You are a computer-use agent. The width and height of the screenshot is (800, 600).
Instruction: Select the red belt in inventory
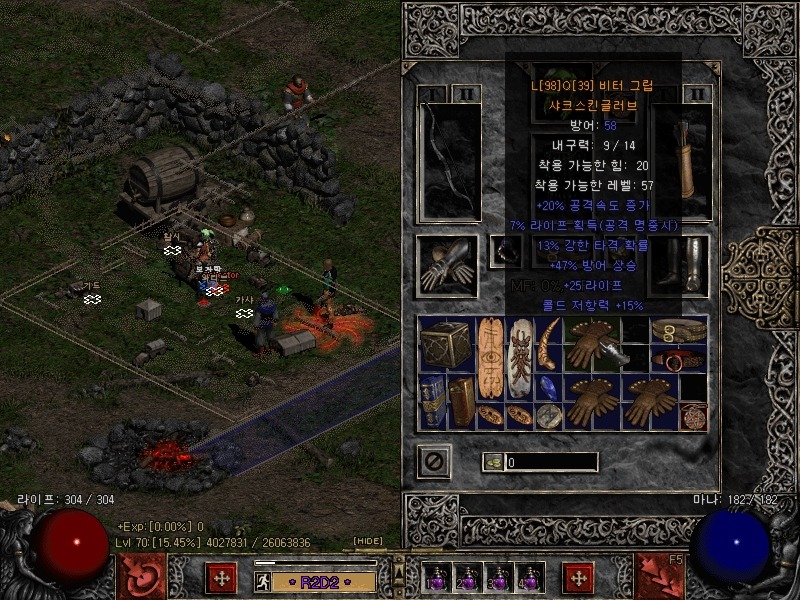tap(678, 359)
